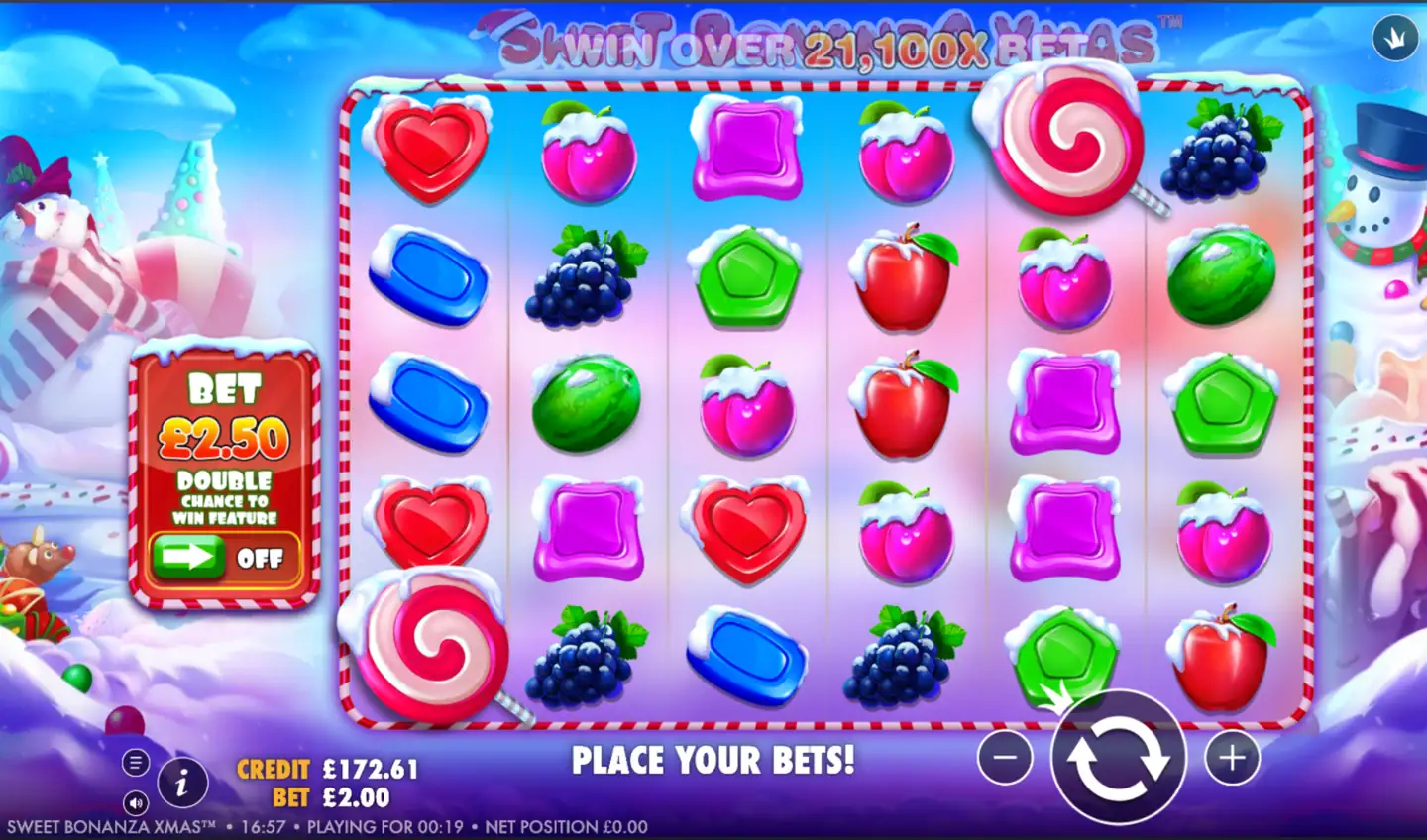
Task: Click the speaker sound icon
Action: 138,800
